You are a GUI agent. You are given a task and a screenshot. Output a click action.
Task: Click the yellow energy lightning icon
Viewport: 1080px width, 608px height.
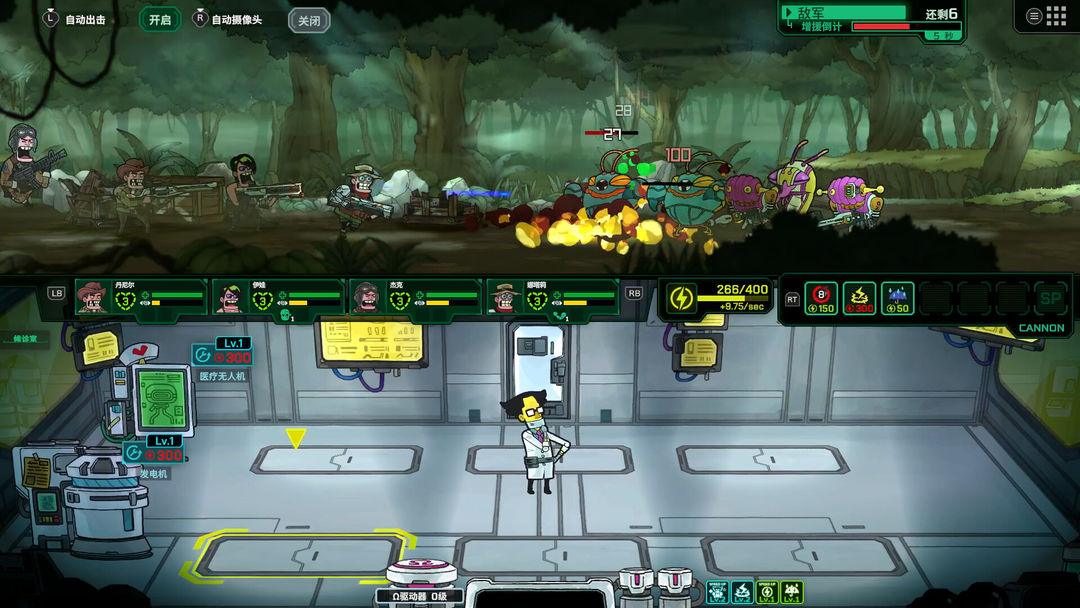pos(681,298)
